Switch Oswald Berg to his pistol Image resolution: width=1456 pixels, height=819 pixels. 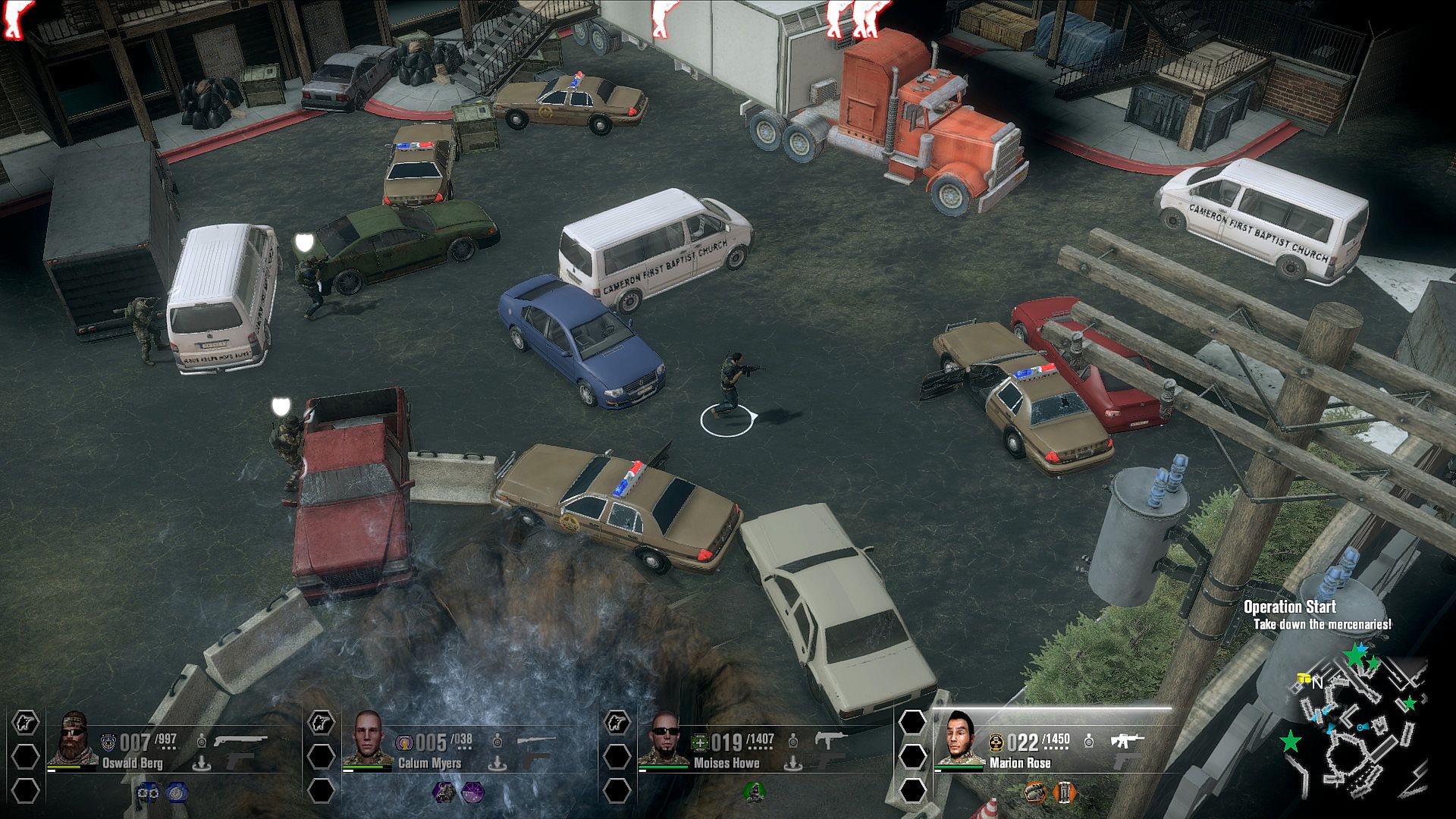coord(240,761)
